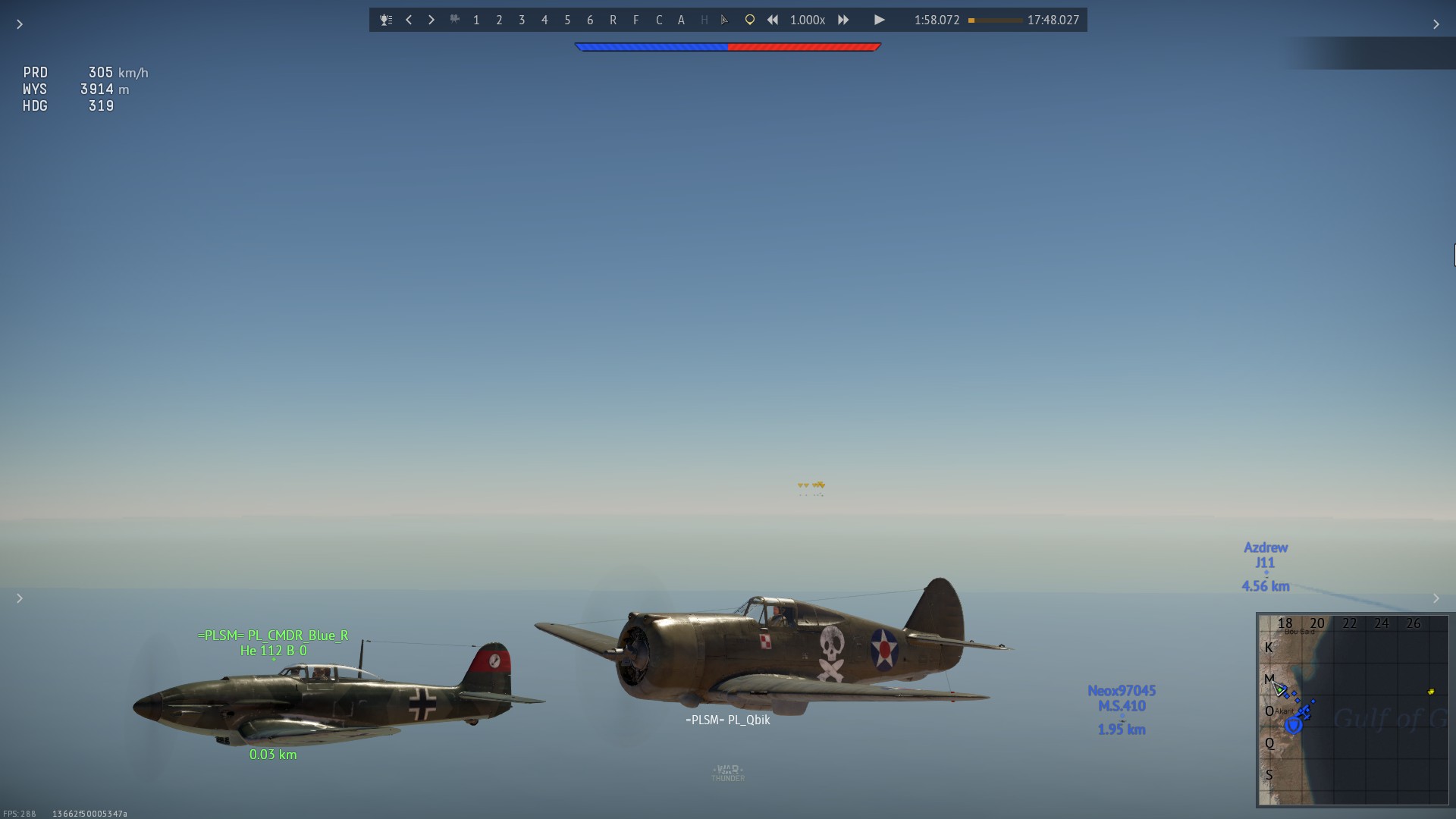The image size is (1456, 819).
Task: Toggle the cursor pointer icon in toolbar
Action: (725, 20)
